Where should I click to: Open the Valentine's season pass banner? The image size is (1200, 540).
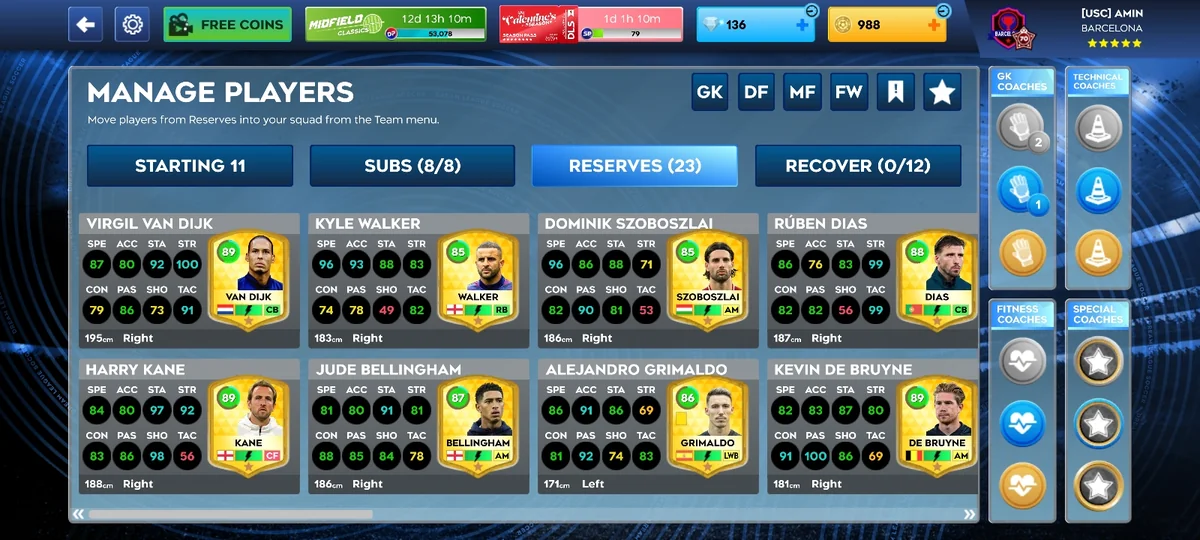coord(591,24)
